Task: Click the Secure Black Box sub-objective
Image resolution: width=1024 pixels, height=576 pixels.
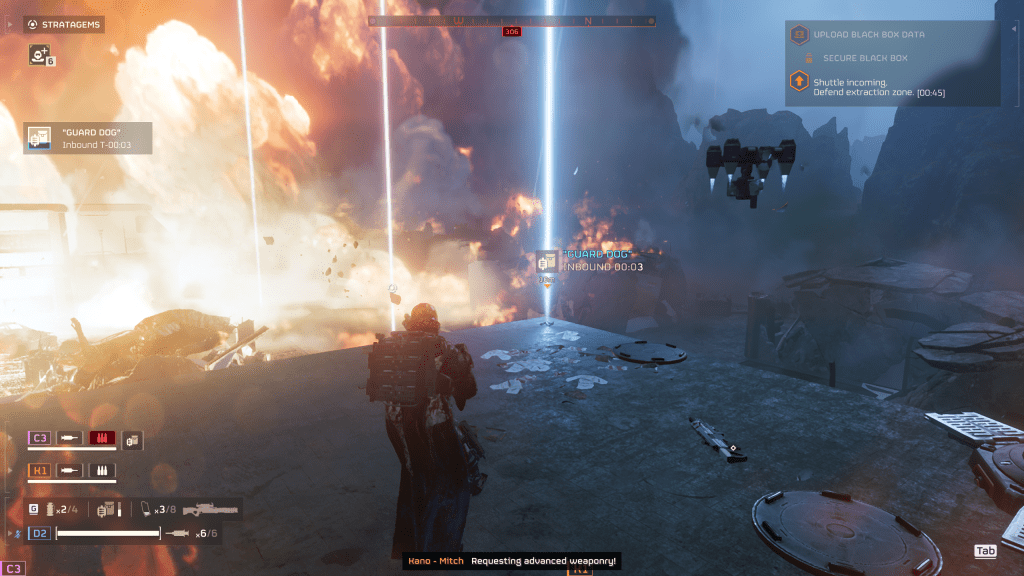Action: point(864,58)
